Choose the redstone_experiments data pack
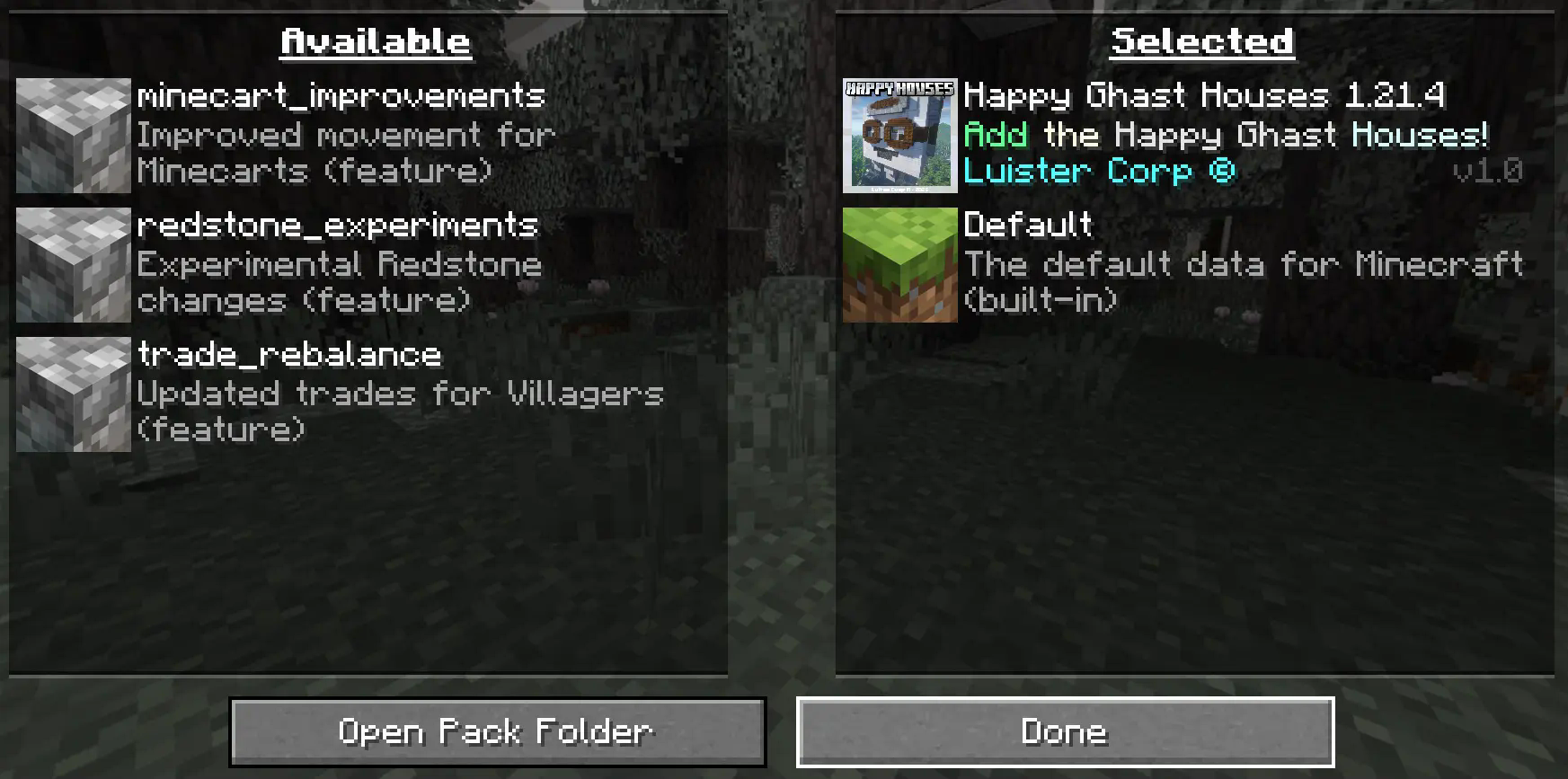1568x779 pixels. (340, 264)
